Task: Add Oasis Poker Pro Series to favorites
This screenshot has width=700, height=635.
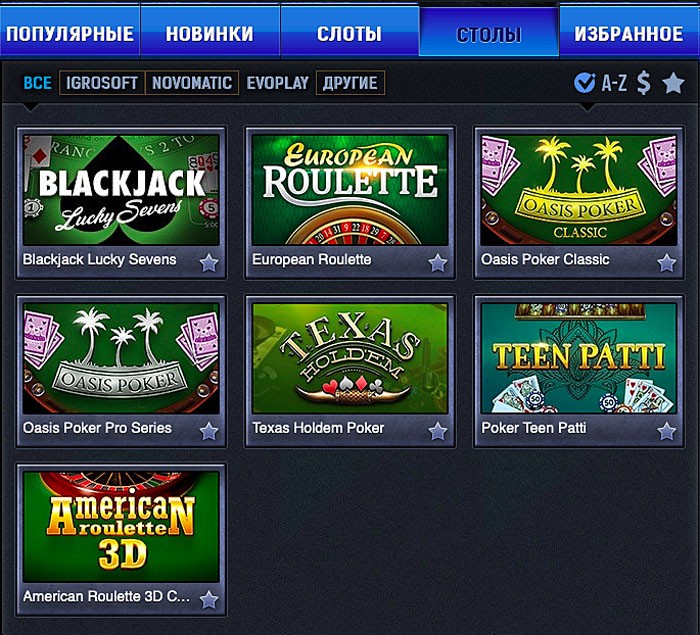Action: tap(208, 431)
